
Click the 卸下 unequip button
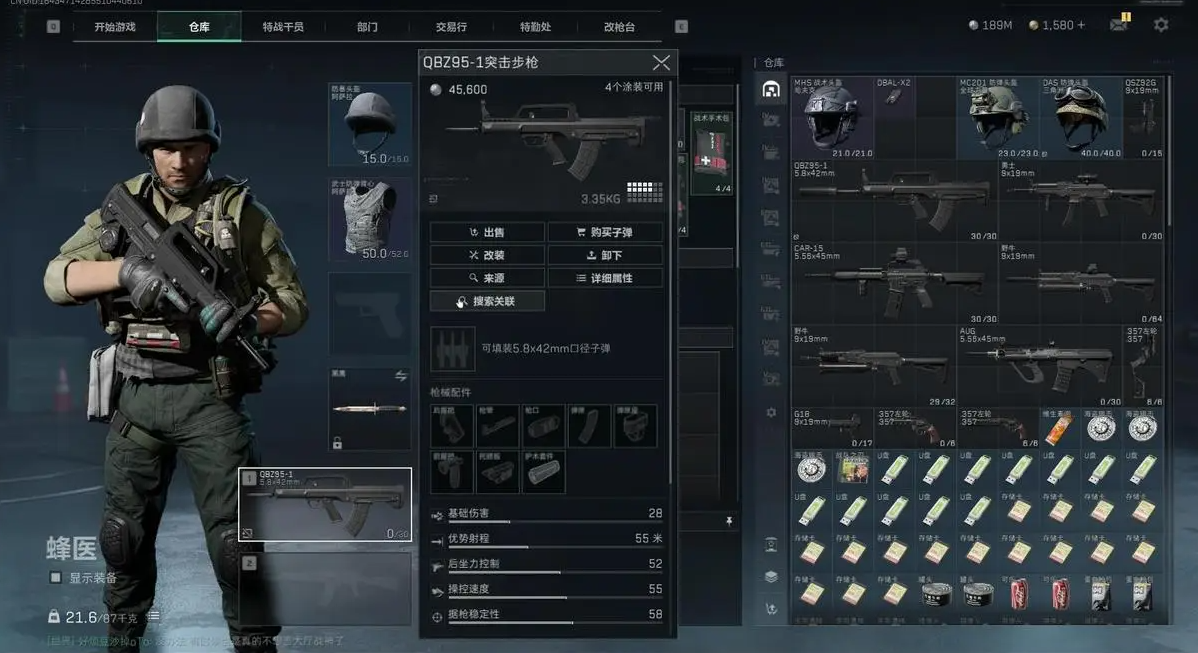point(605,255)
